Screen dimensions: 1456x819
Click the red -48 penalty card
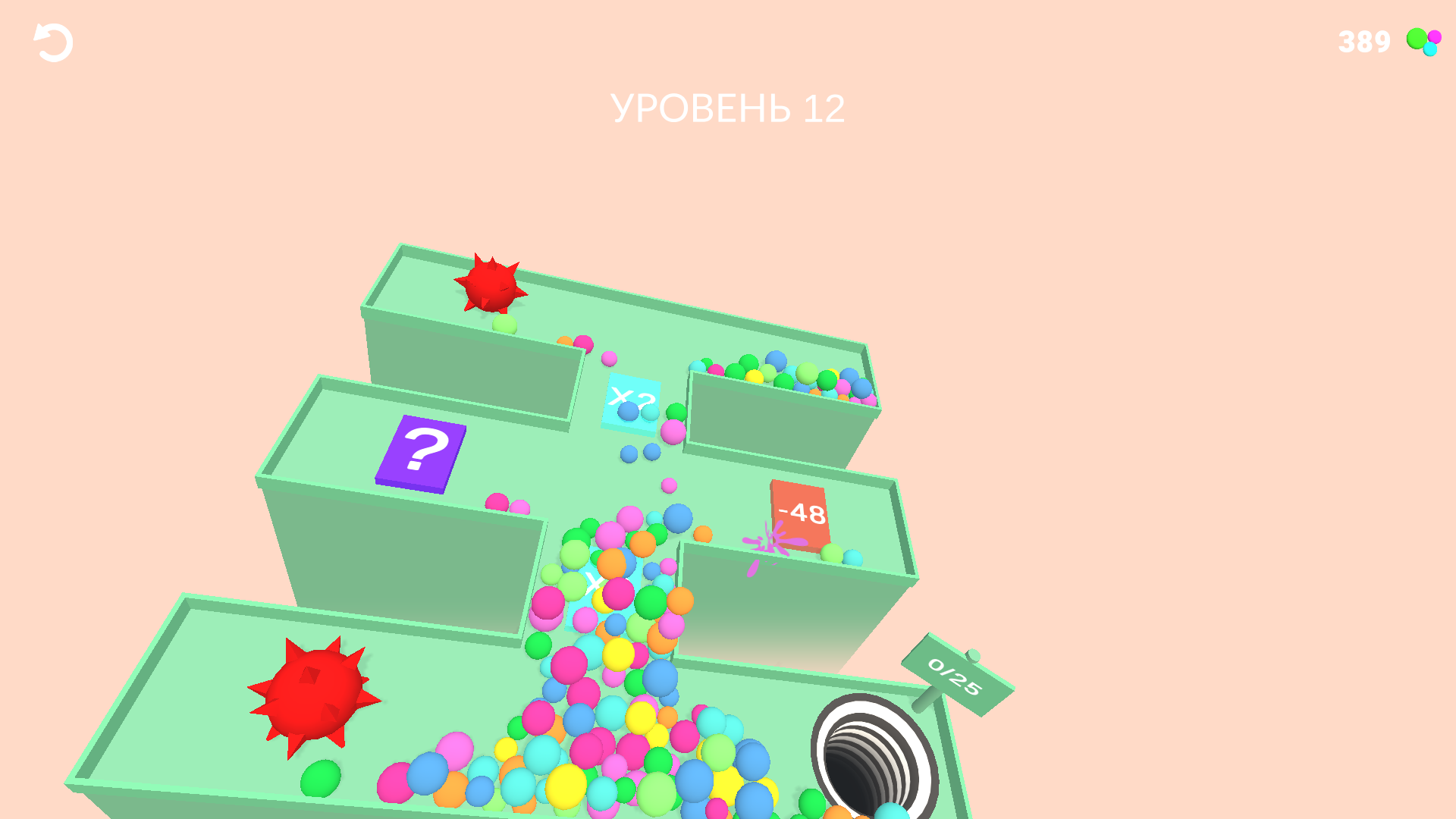pos(799,514)
